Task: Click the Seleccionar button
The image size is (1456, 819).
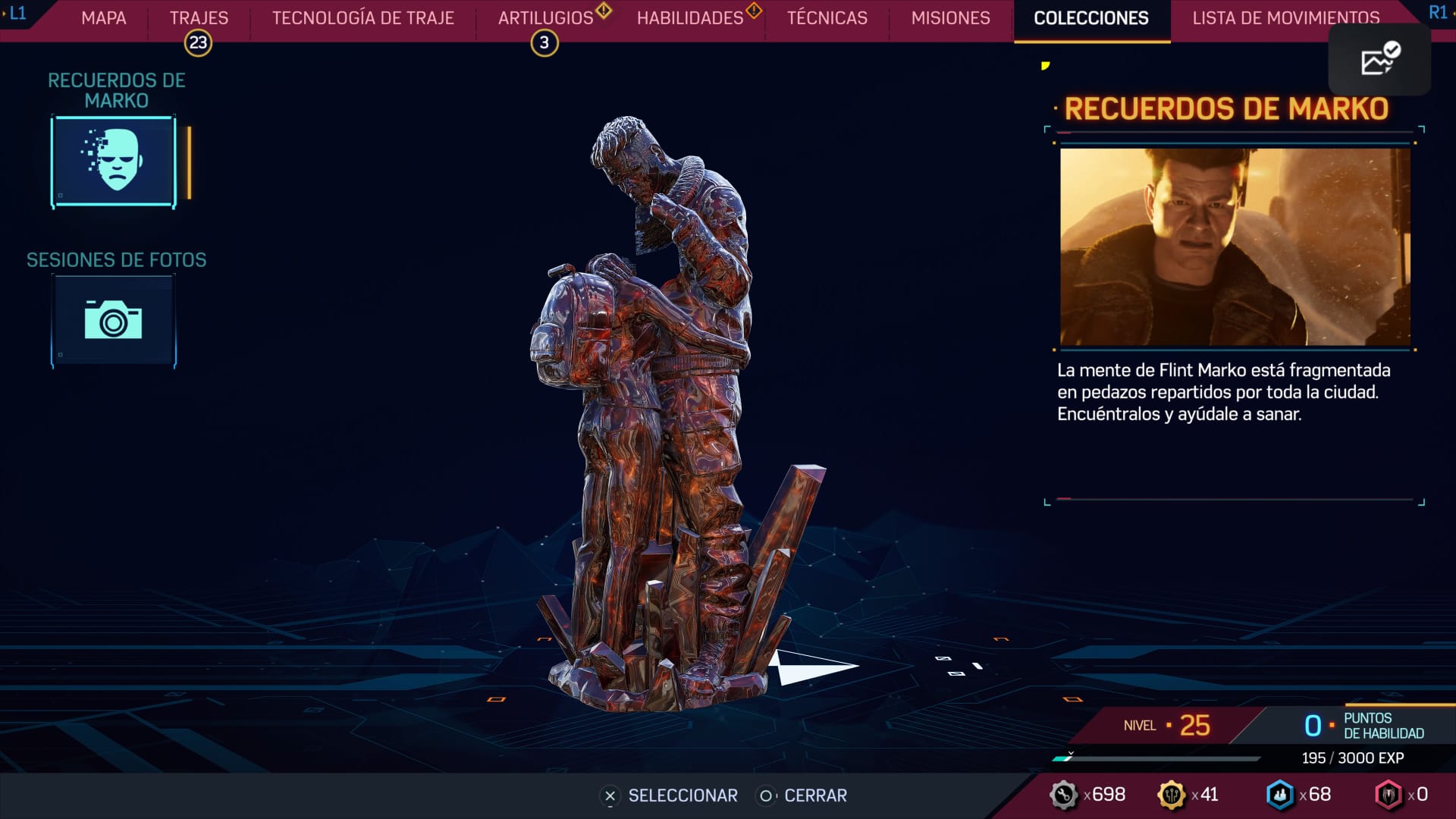Action: click(x=669, y=795)
